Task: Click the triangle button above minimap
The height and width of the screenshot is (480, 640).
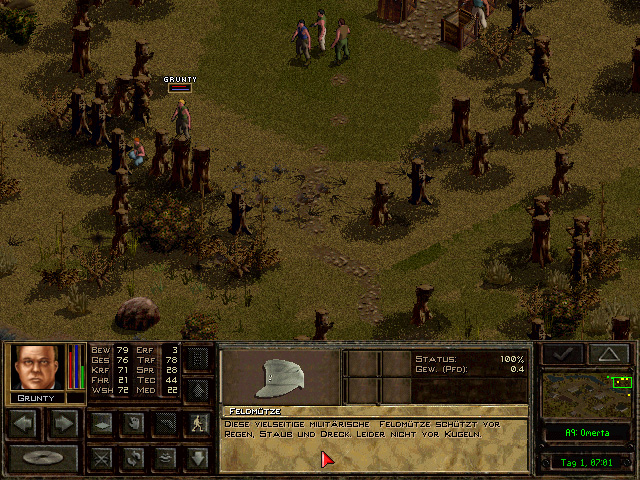Action: 607,354
